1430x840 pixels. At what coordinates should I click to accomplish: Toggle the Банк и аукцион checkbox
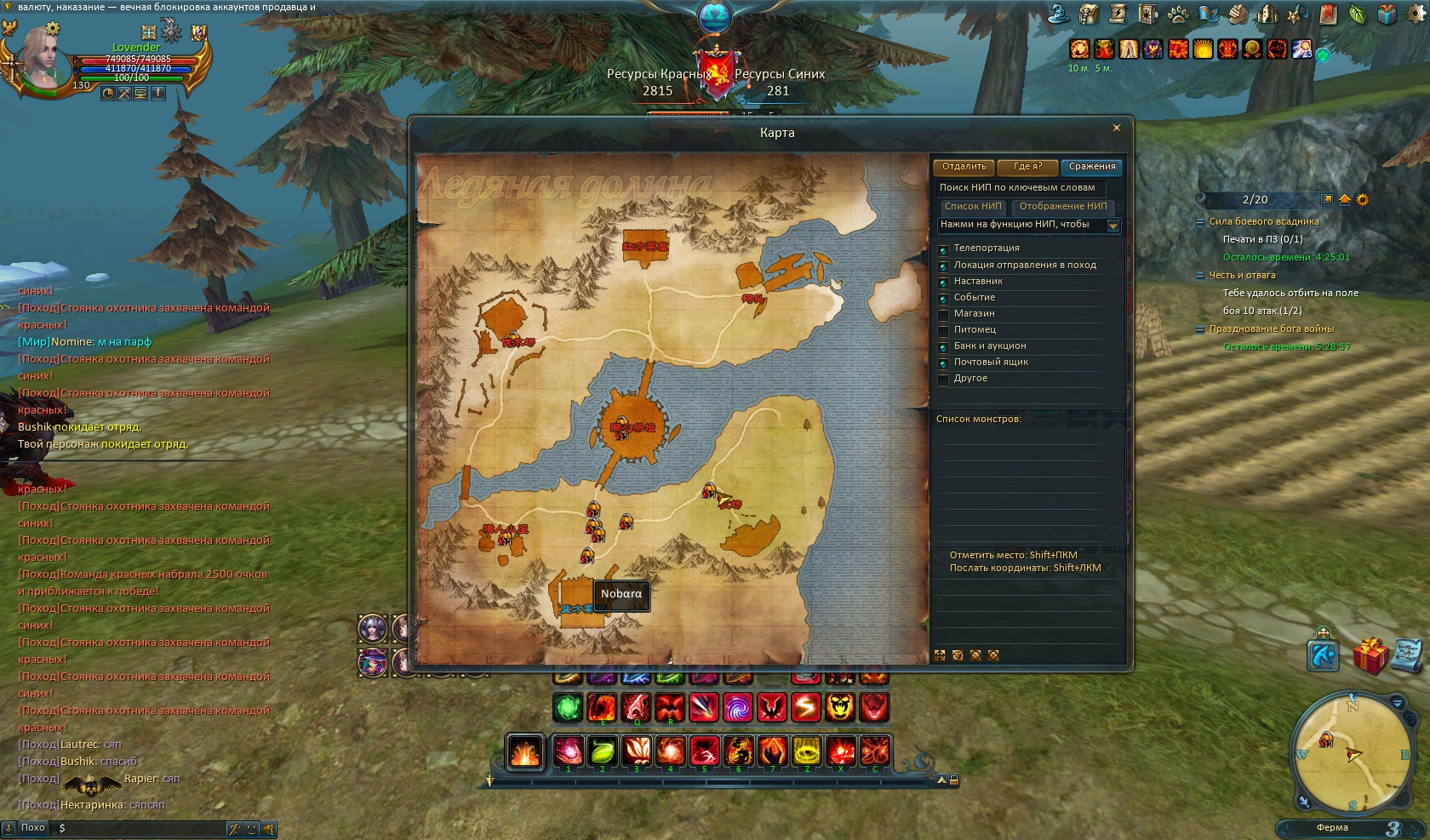(943, 347)
